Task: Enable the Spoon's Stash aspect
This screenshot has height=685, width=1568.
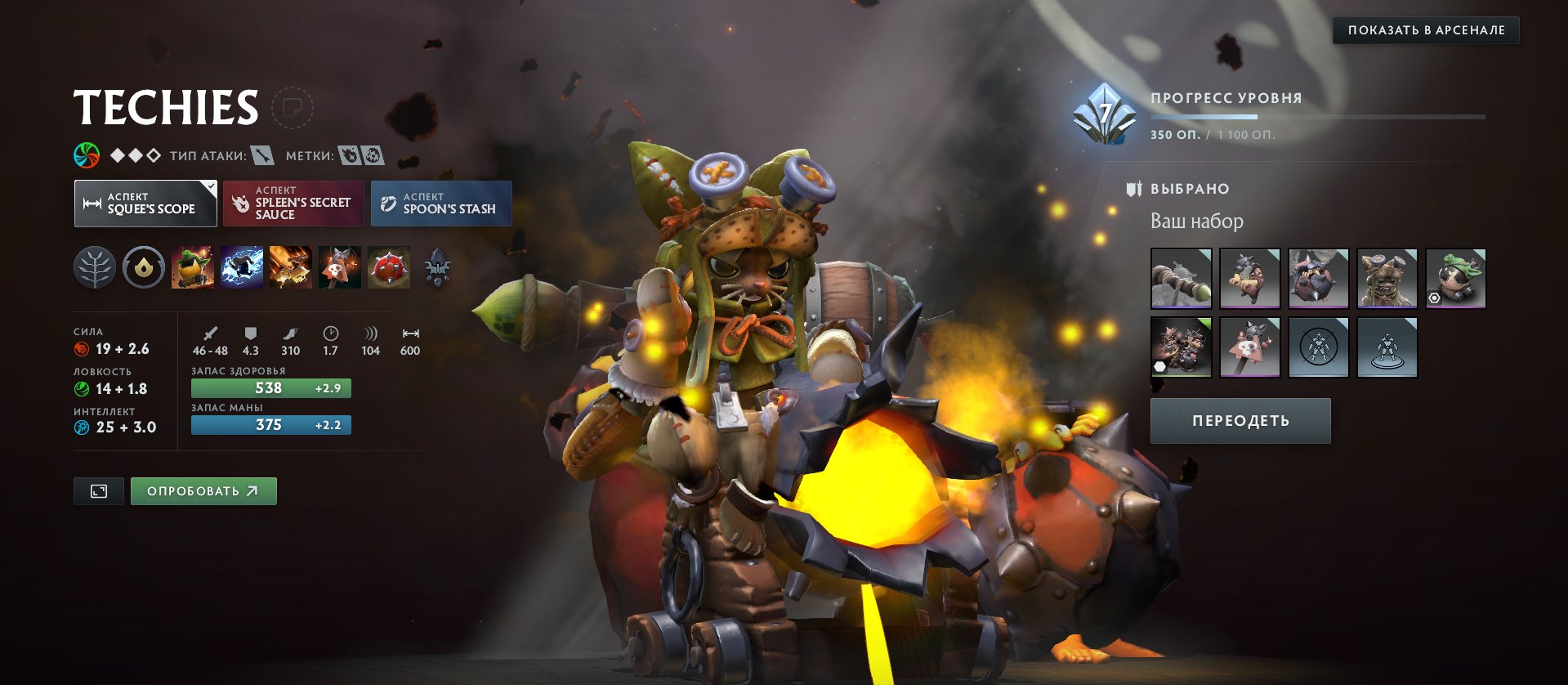Action: point(440,203)
